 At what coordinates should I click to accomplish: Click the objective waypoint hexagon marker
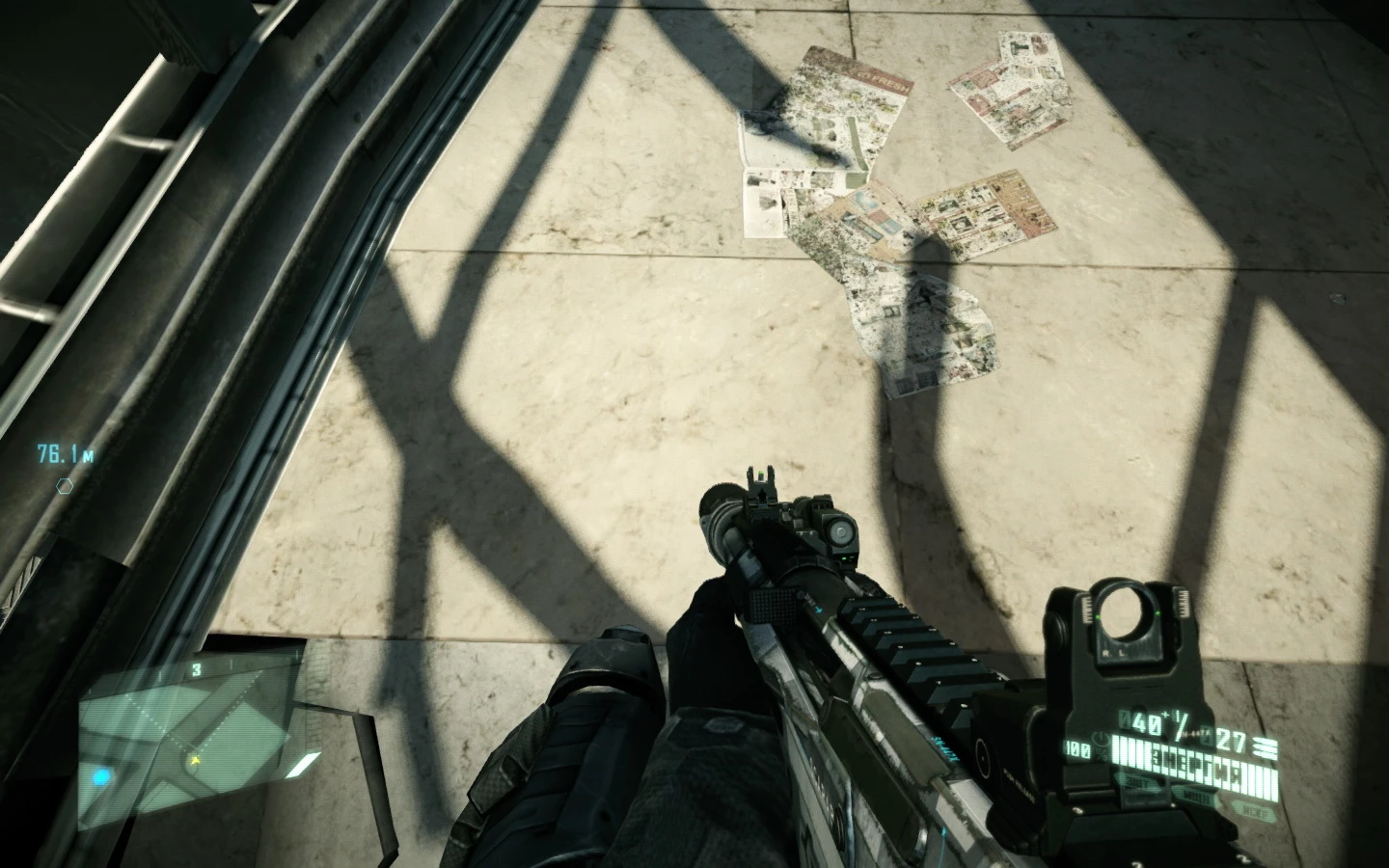coord(64,487)
